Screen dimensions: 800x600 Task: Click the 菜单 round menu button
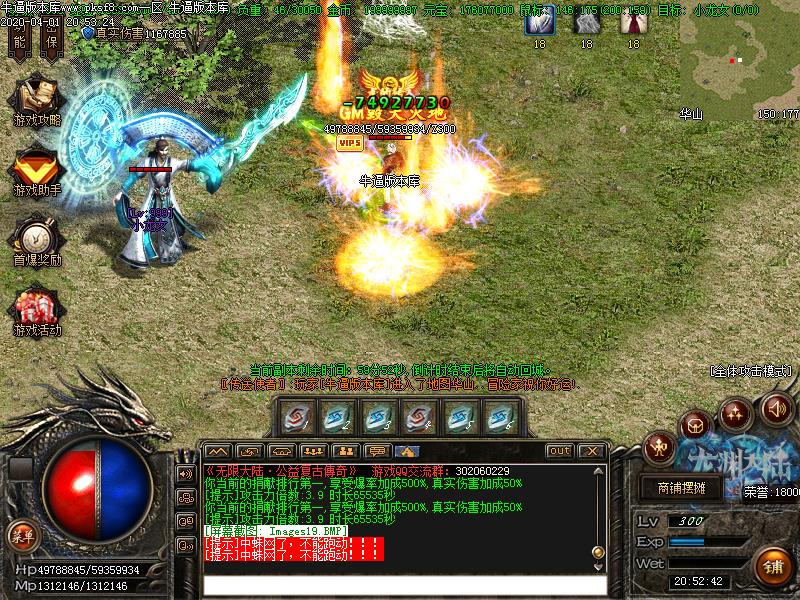tap(22, 535)
